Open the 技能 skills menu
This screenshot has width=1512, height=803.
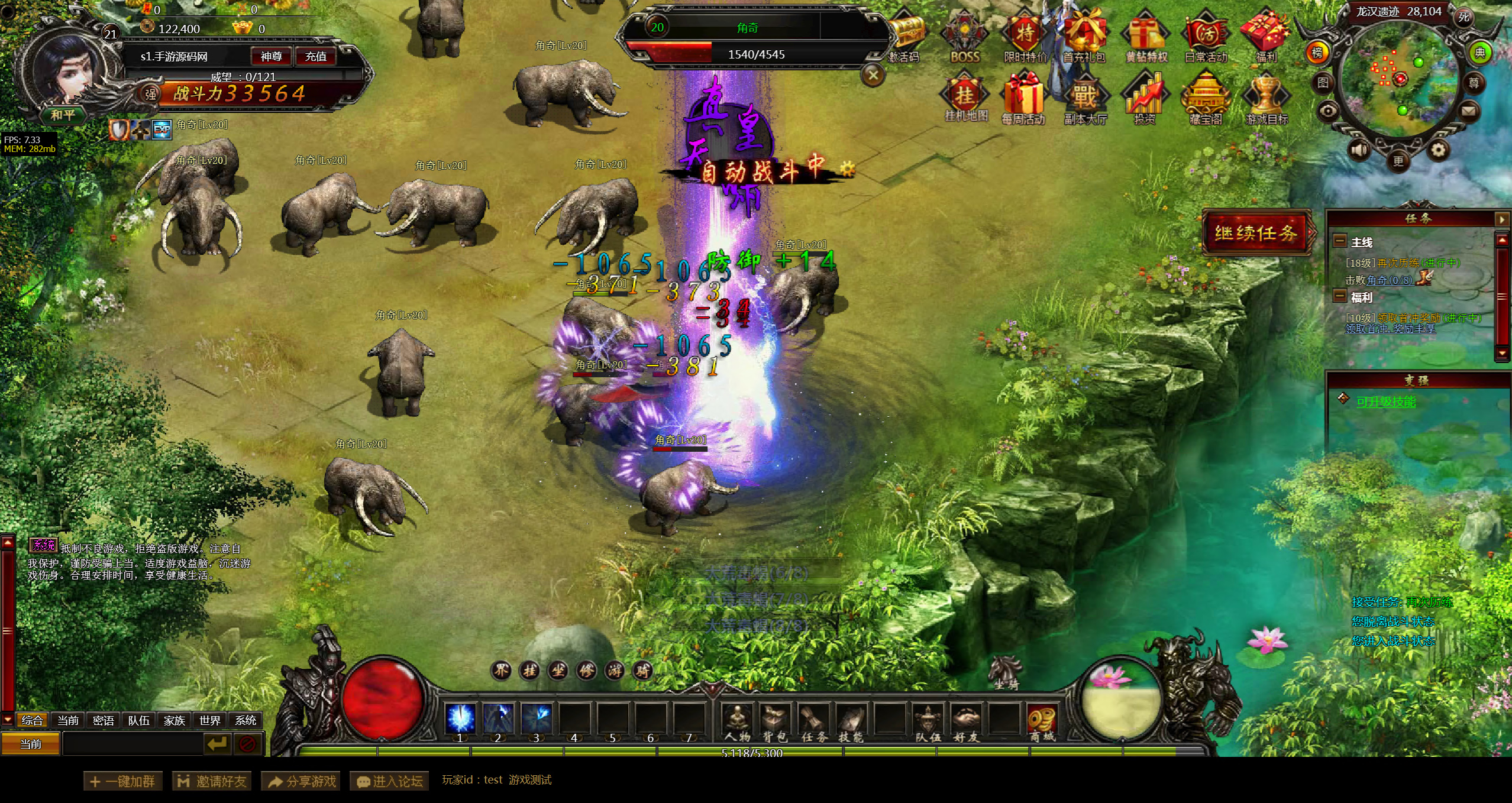point(851,722)
